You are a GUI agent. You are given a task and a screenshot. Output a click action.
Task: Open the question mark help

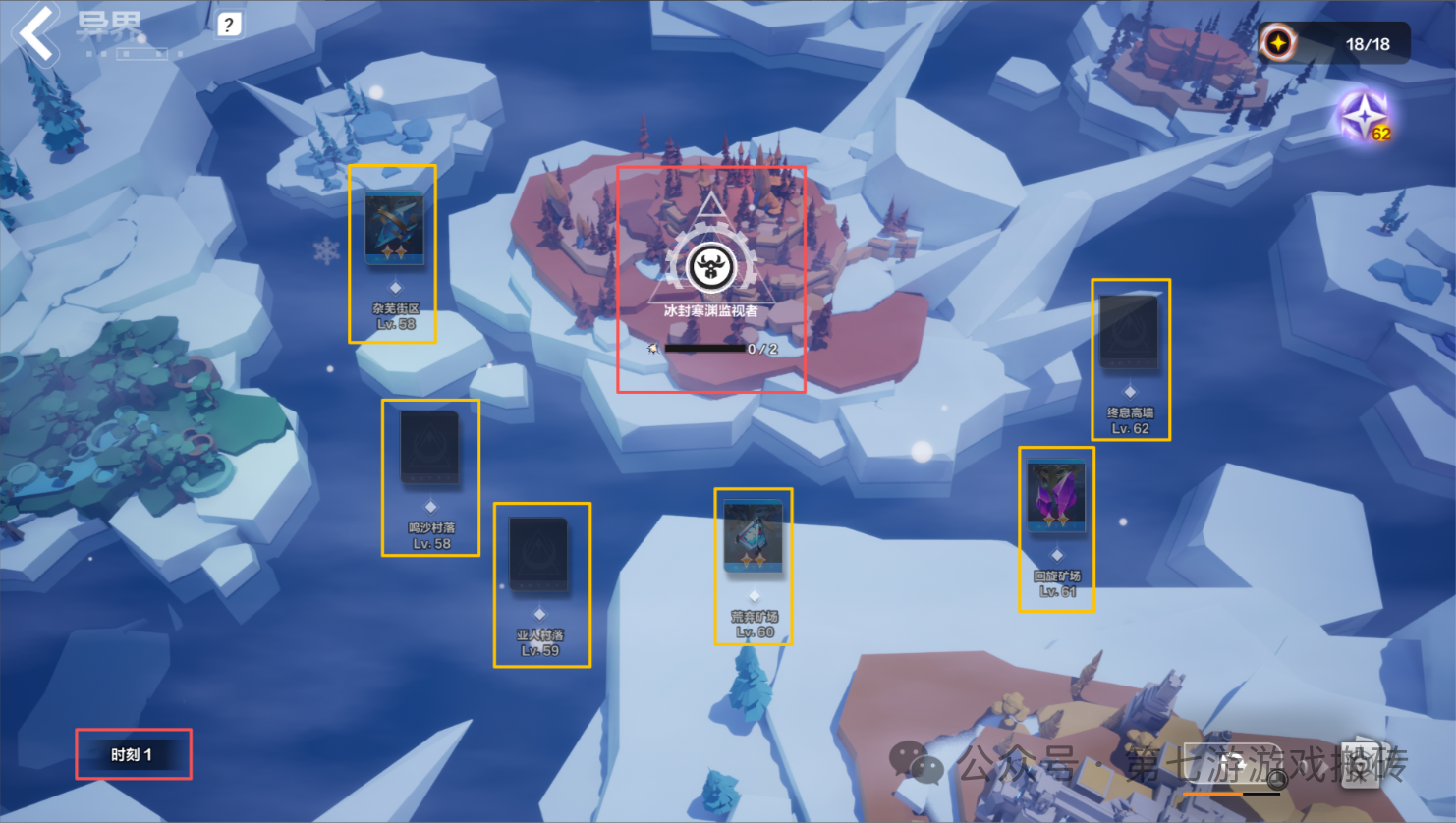pyautogui.click(x=229, y=25)
